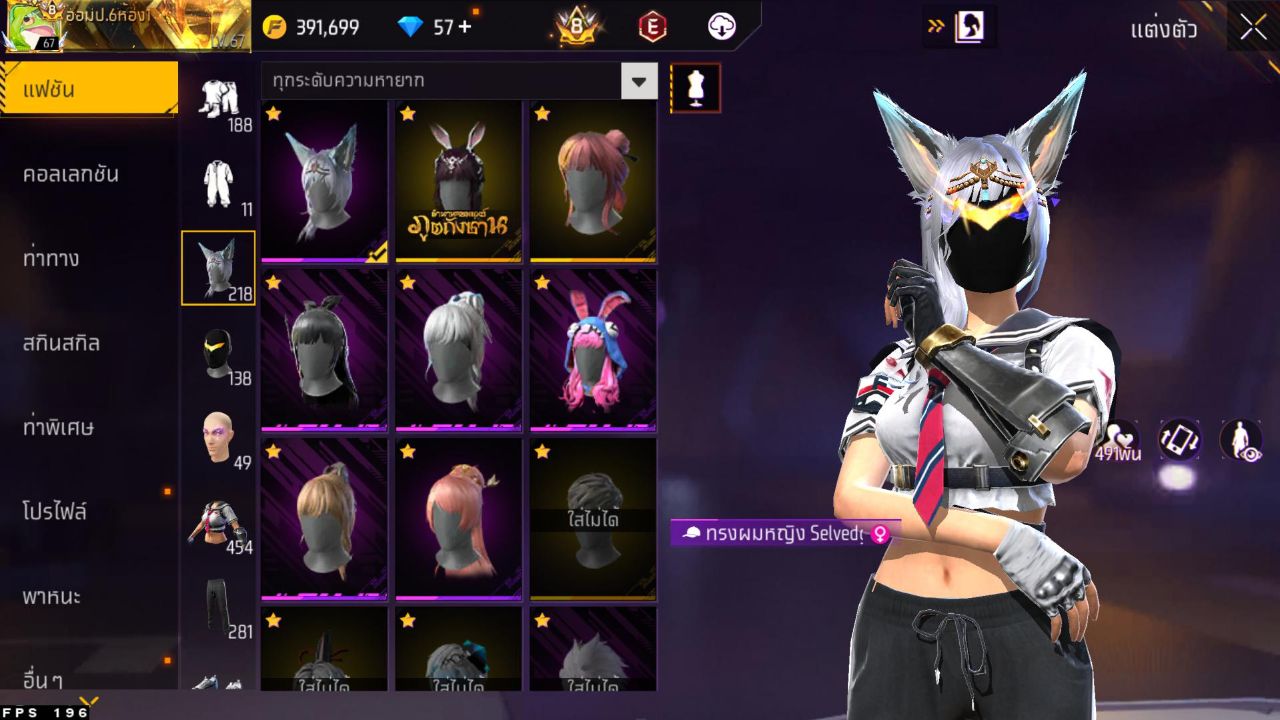Click the download cloud icon on top bar
Image resolution: width=1280 pixels, height=720 pixels.
pyautogui.click(x=722, y=27)
